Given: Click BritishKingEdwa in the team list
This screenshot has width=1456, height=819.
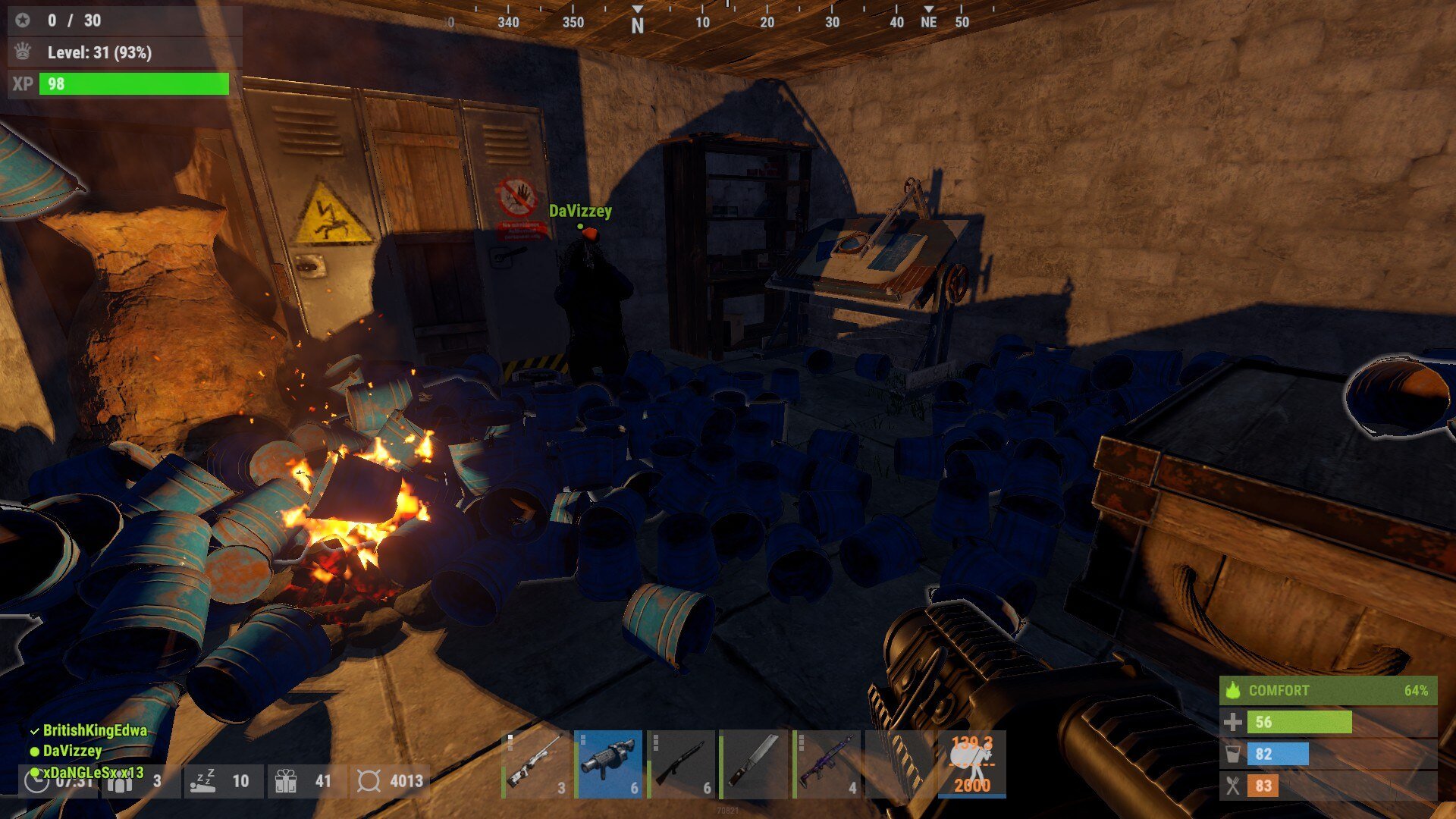Looking at the screenshot, I should click(94, 730).
